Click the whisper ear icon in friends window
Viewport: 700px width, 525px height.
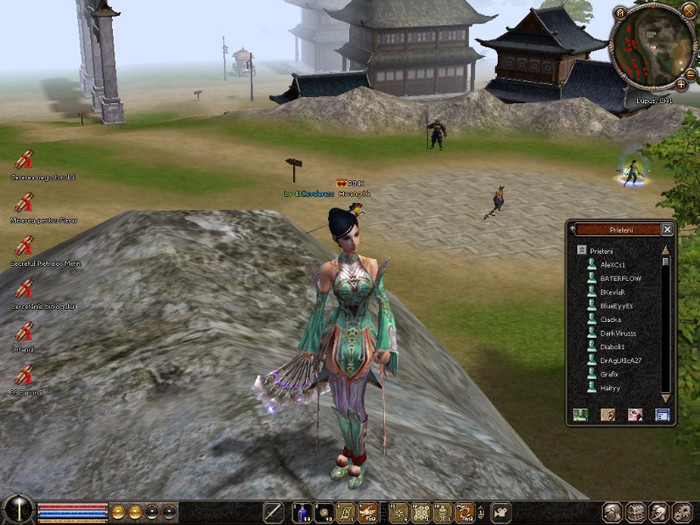click(607, 414)
